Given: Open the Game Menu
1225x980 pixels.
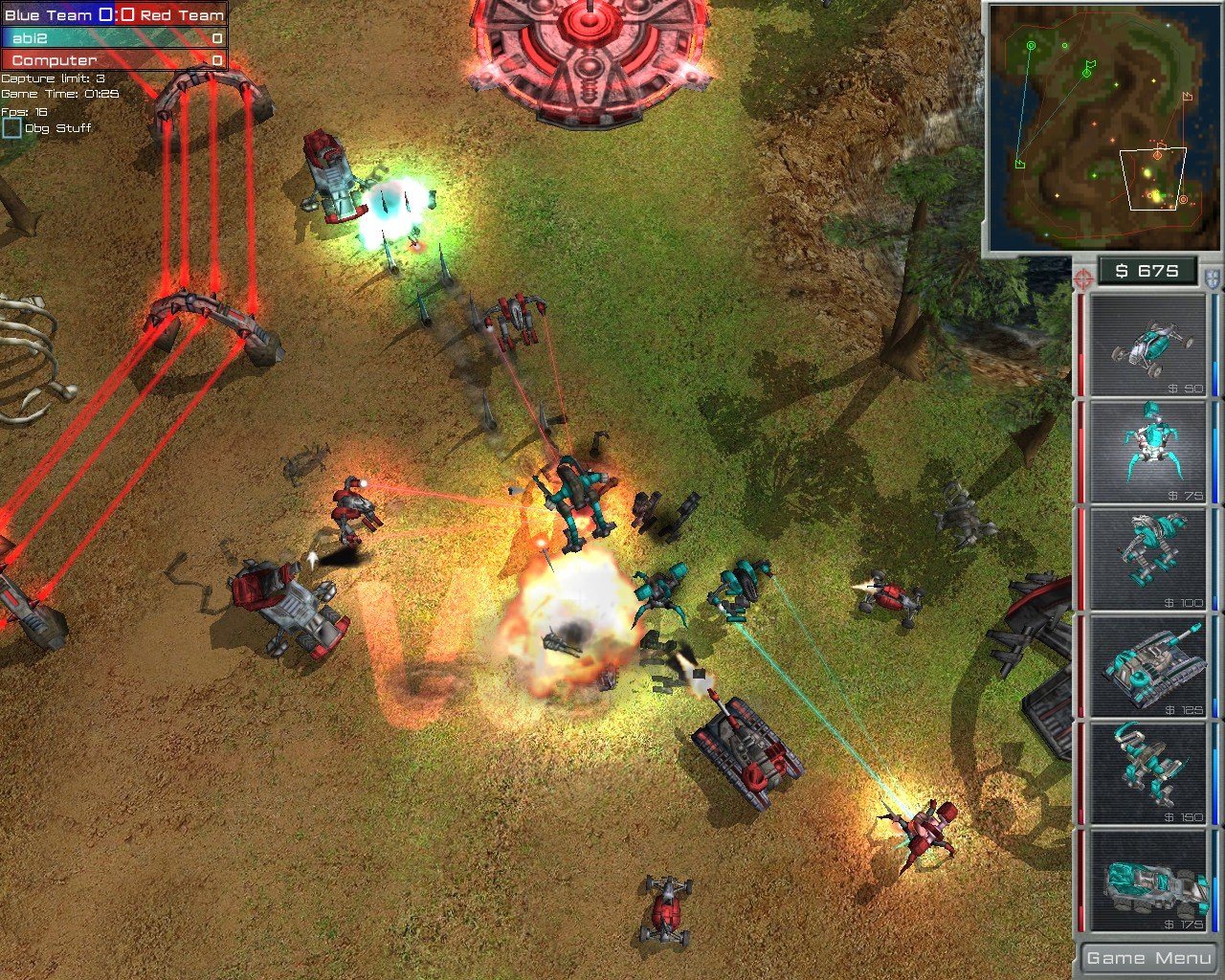Looking at the screenshot, I should pos(1147,957).
